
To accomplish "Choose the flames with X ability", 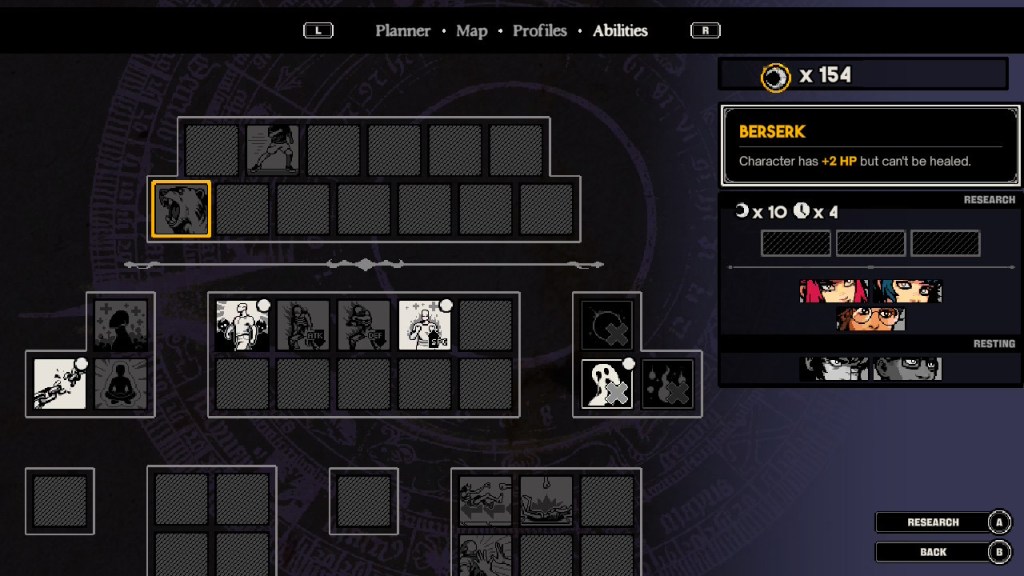I will (667, 384).
